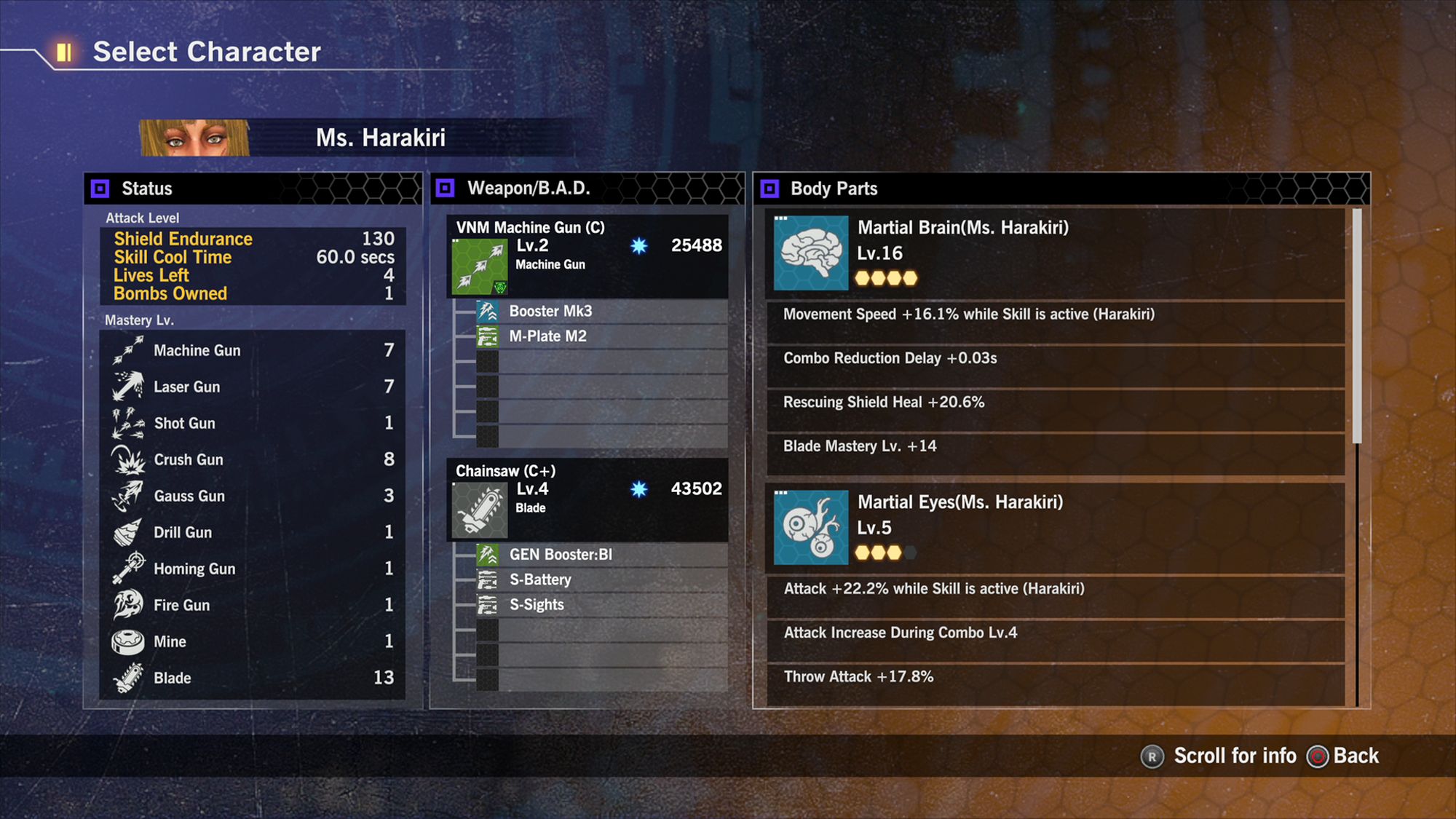Select the Crush Gun mastery row

tap(252, 459)
